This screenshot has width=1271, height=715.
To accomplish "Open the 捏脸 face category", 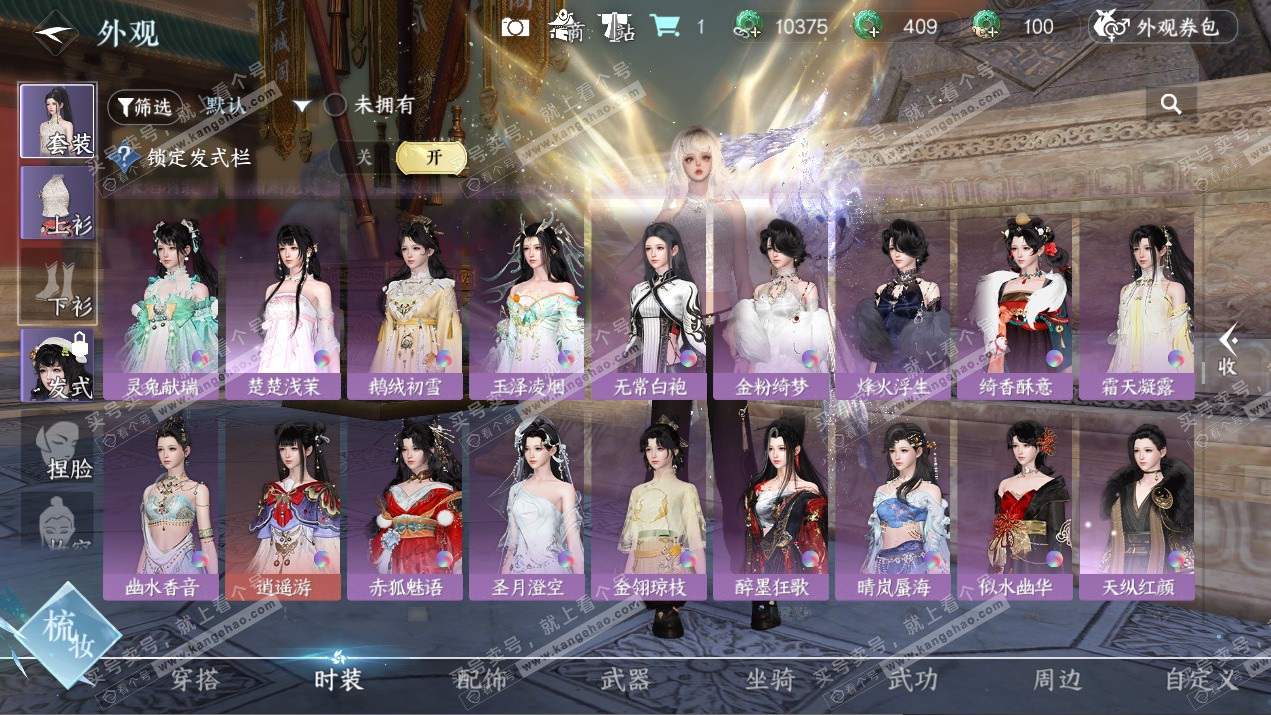I will [x=57, y=448].
